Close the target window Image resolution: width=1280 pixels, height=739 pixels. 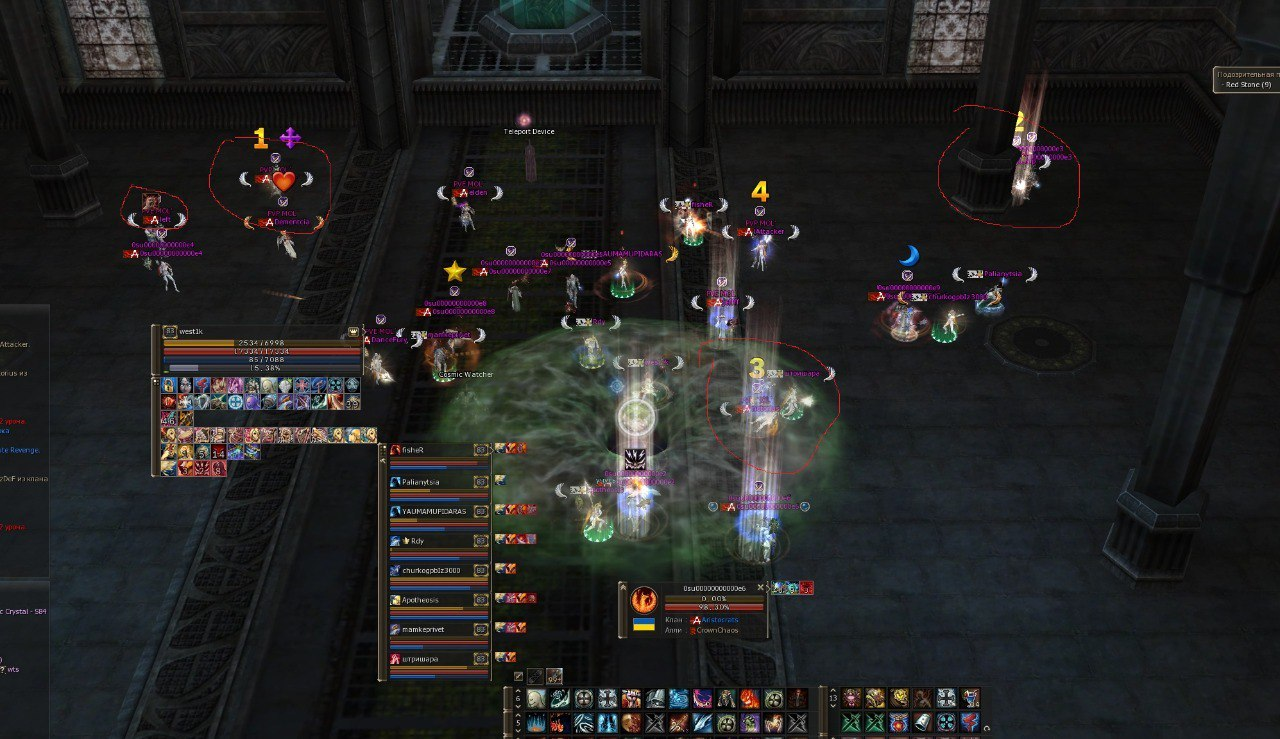click(760, 588)
